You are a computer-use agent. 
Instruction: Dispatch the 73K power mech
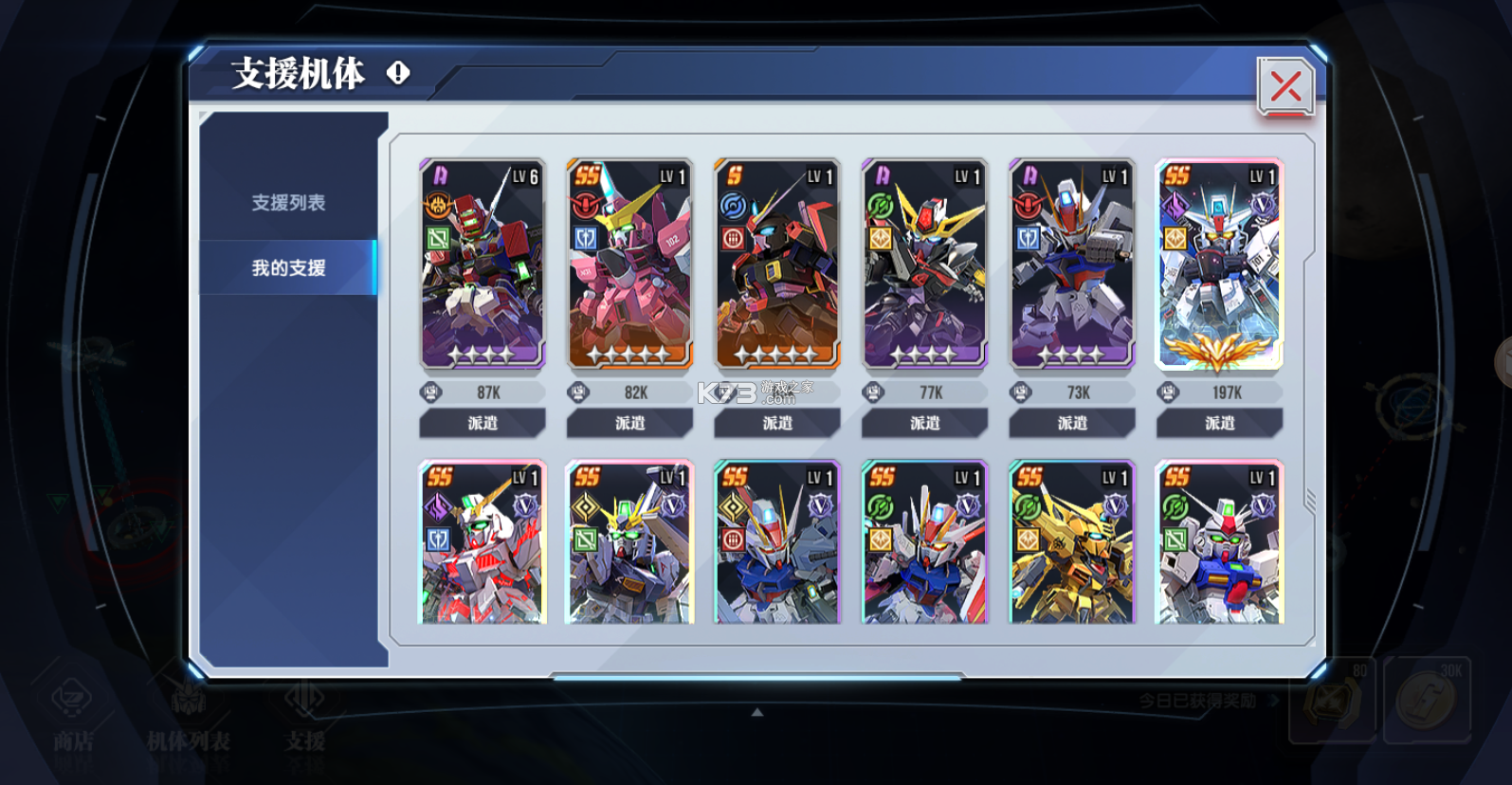click(1072, 423)
